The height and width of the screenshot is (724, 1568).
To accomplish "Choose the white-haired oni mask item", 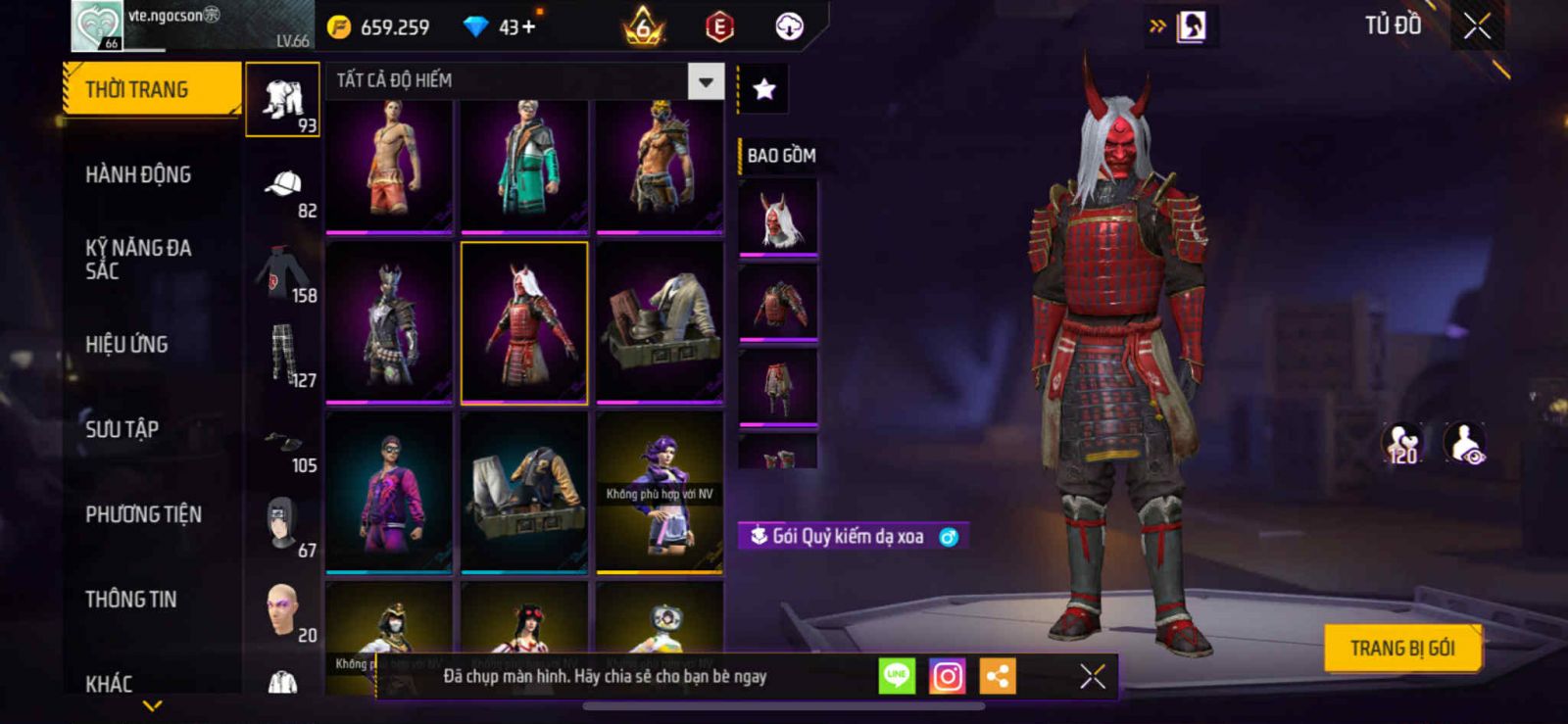I will click(778, 218).
